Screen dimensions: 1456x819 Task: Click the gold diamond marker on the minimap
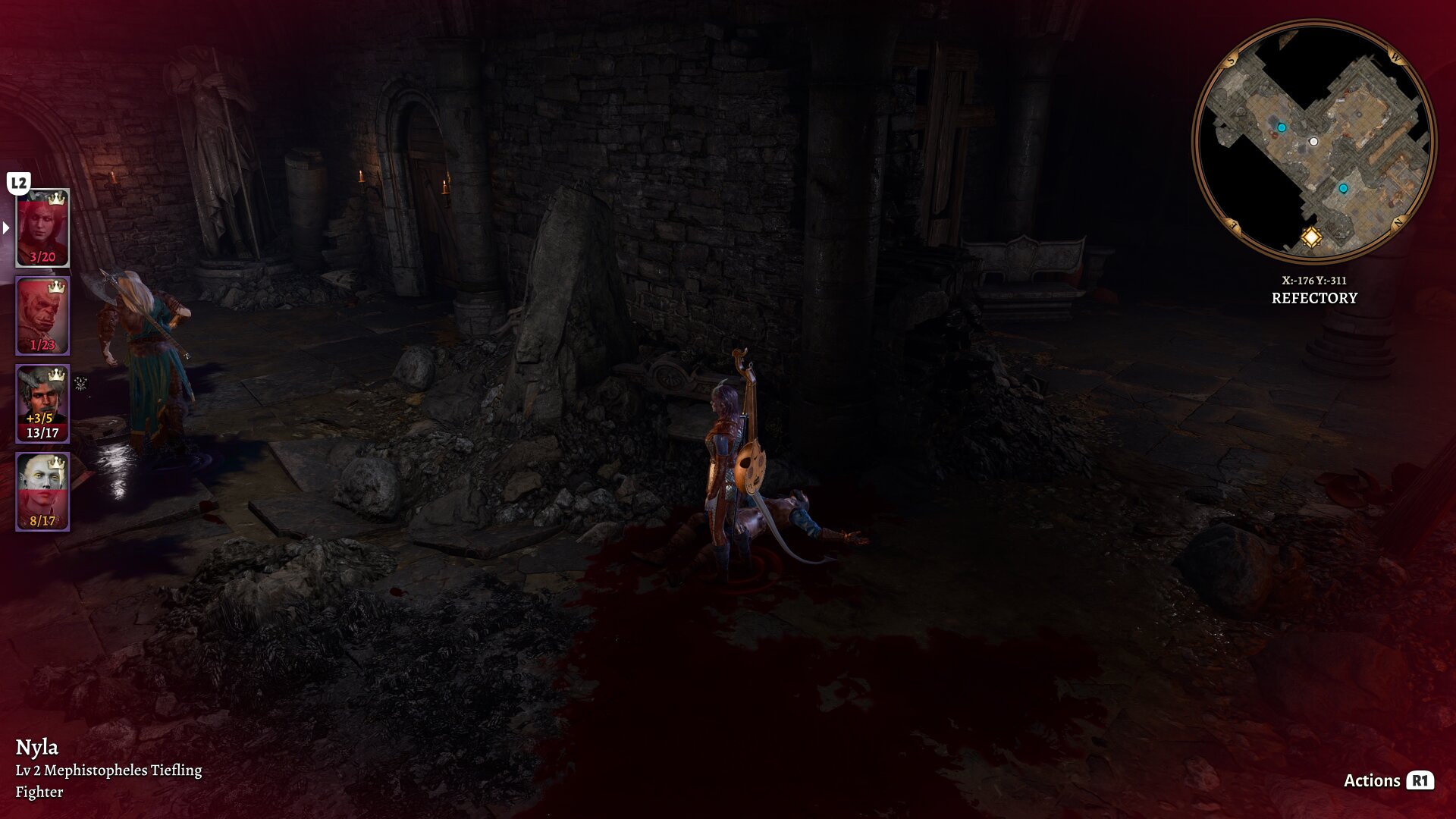pos(1311,237)
